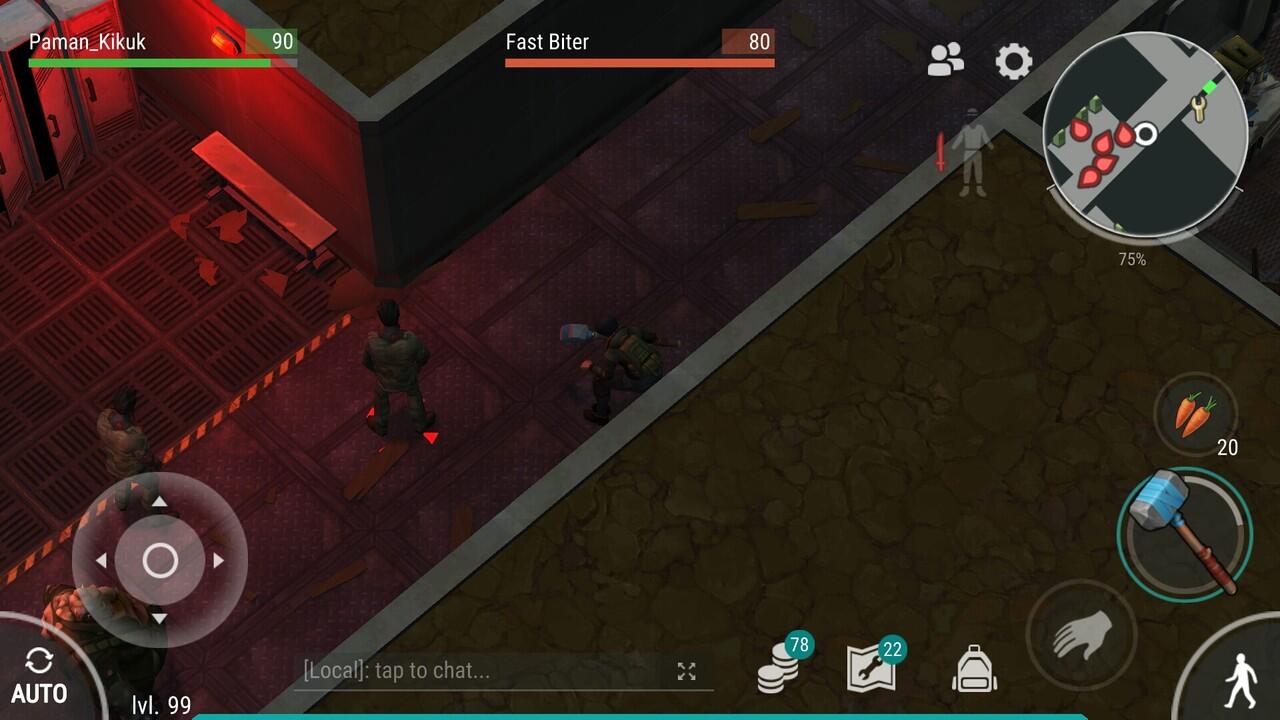Expand the chat window

tap(686, 672)
